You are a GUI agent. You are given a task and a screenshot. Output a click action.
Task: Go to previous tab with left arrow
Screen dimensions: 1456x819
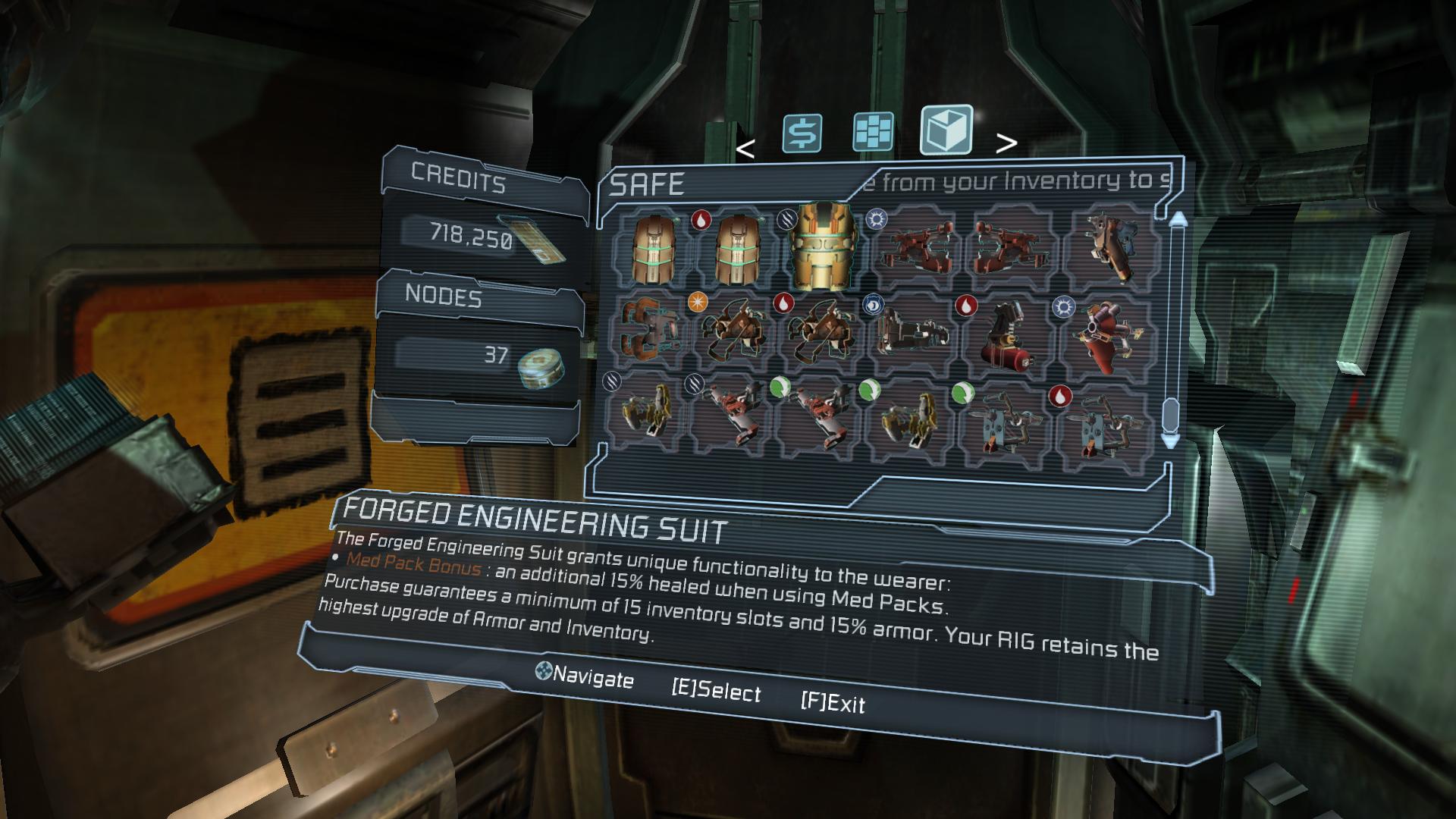(x=745, y=149)
